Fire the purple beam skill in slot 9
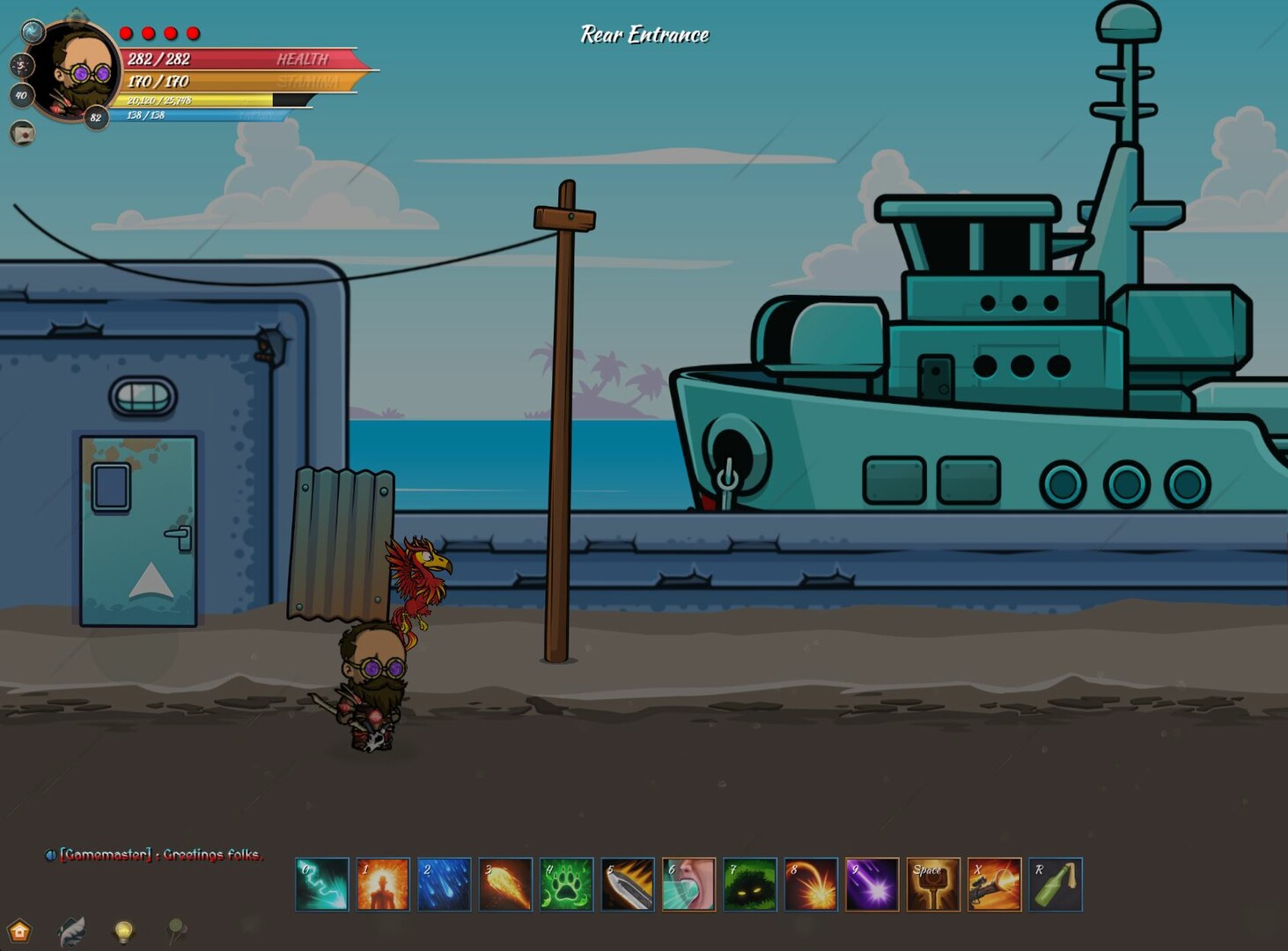 [x=872, y=885]
